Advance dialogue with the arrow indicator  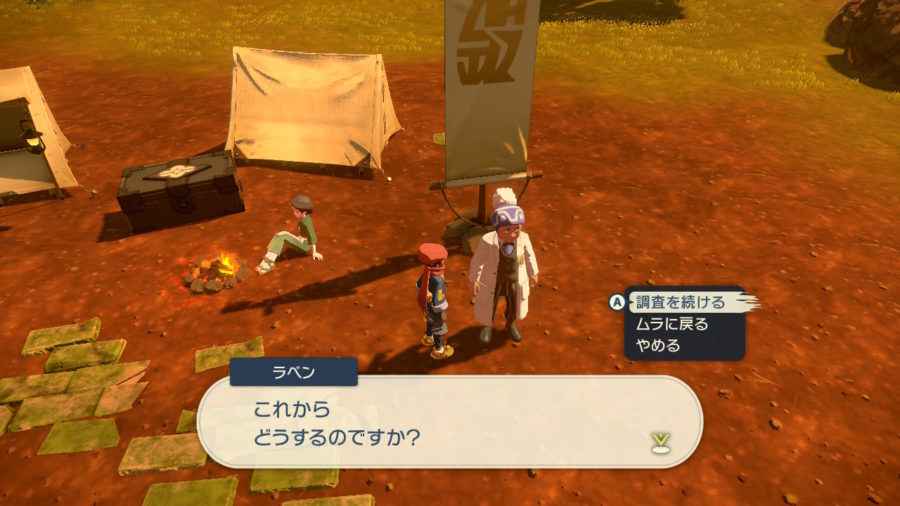[659, 440]
